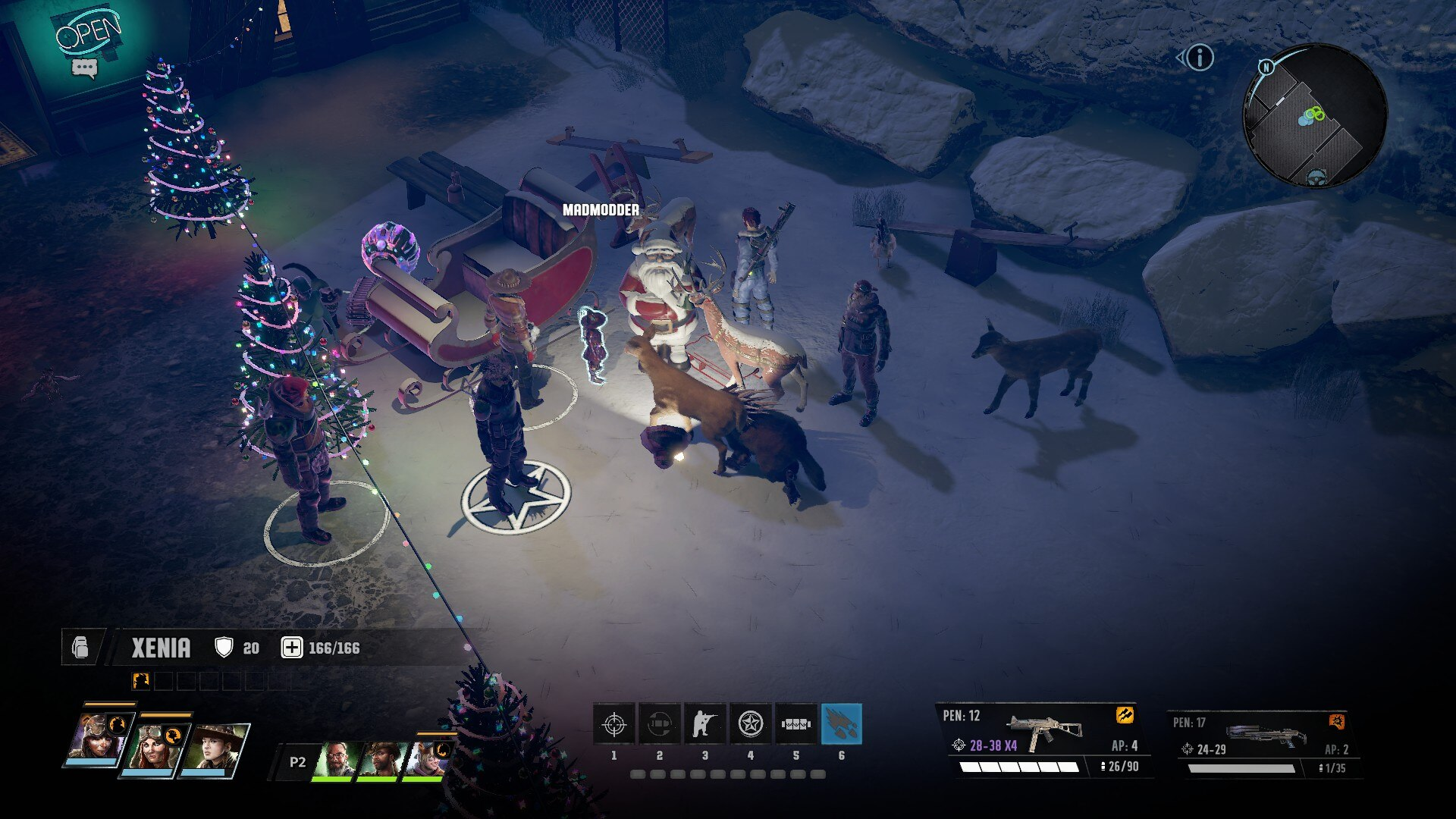Viewport: 1456px width, 819px height.
Task: Click the steering wheel vehicle marker on minimap
Action: tap(1316, 177)
